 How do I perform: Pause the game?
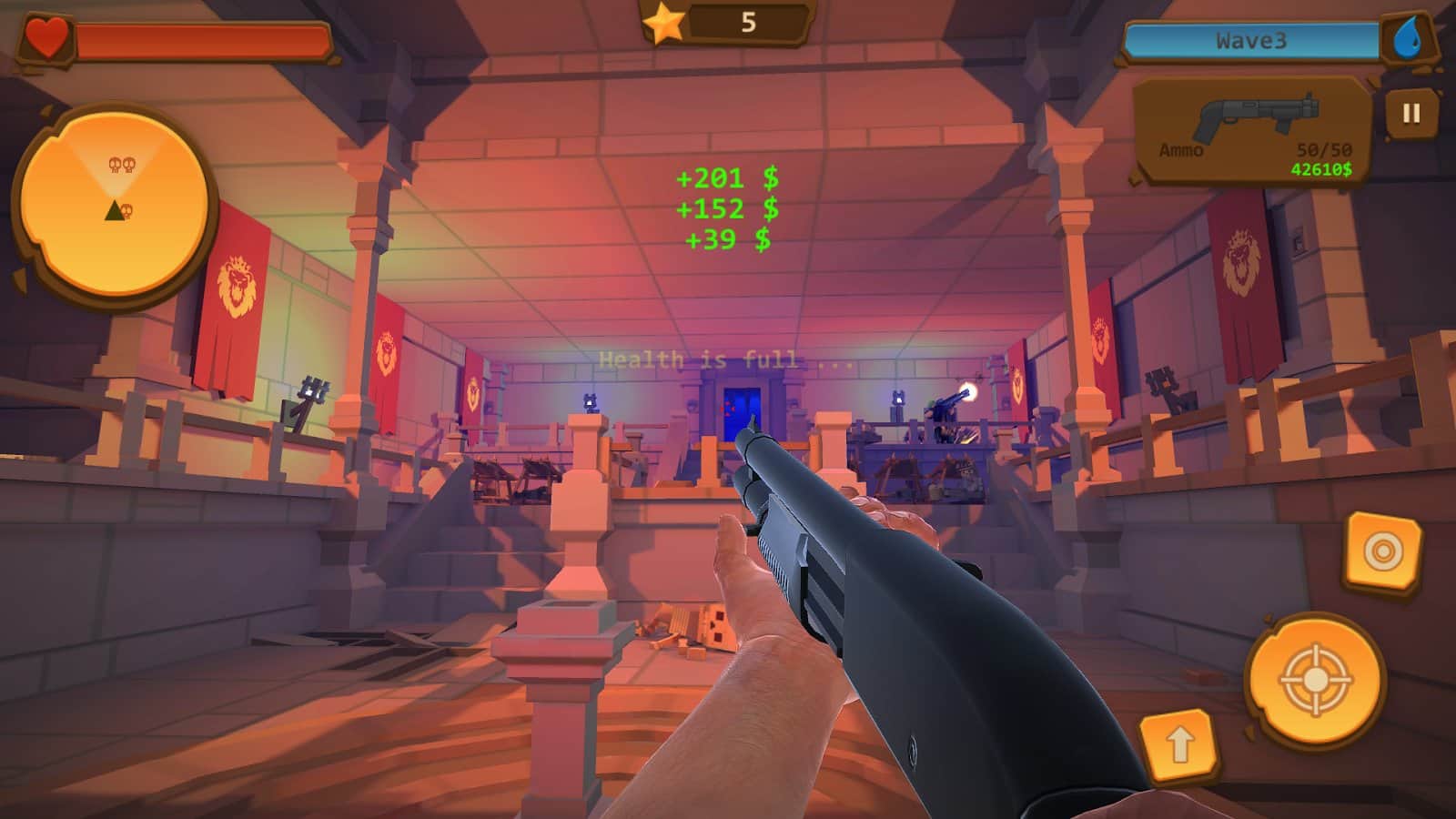coord(1410,113)
